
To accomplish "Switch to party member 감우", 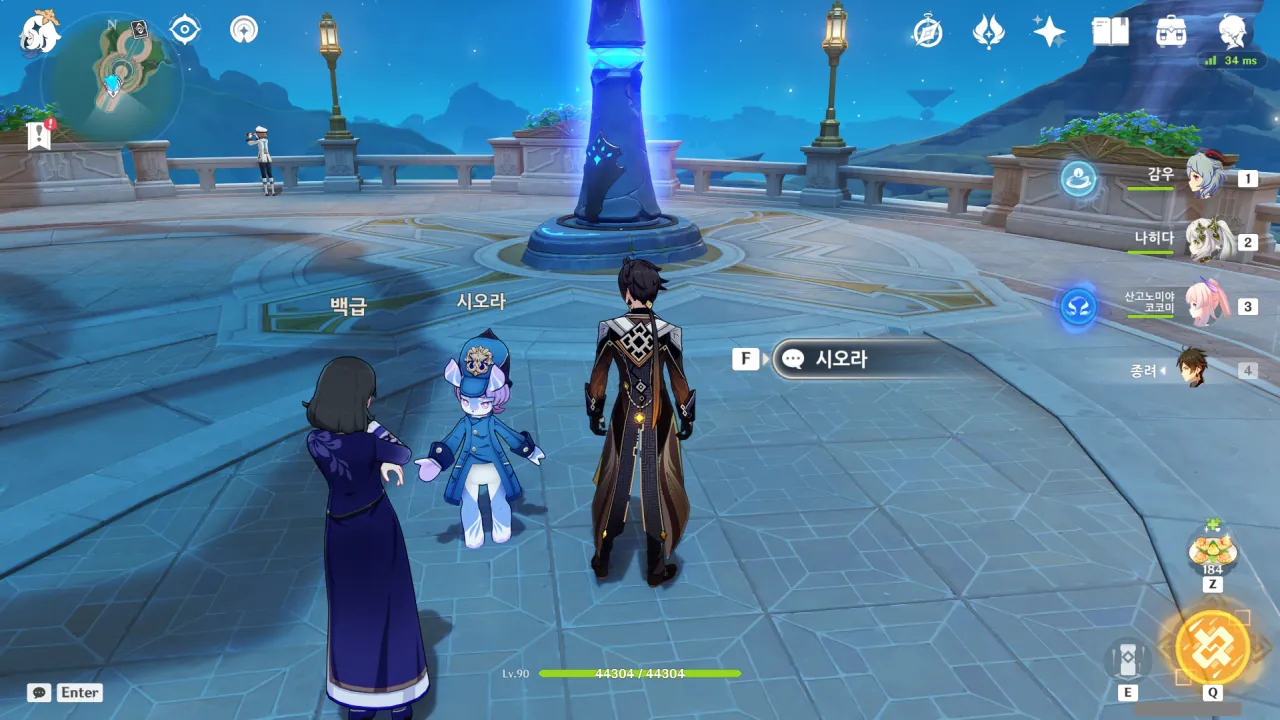I will tap(1205, 178).
